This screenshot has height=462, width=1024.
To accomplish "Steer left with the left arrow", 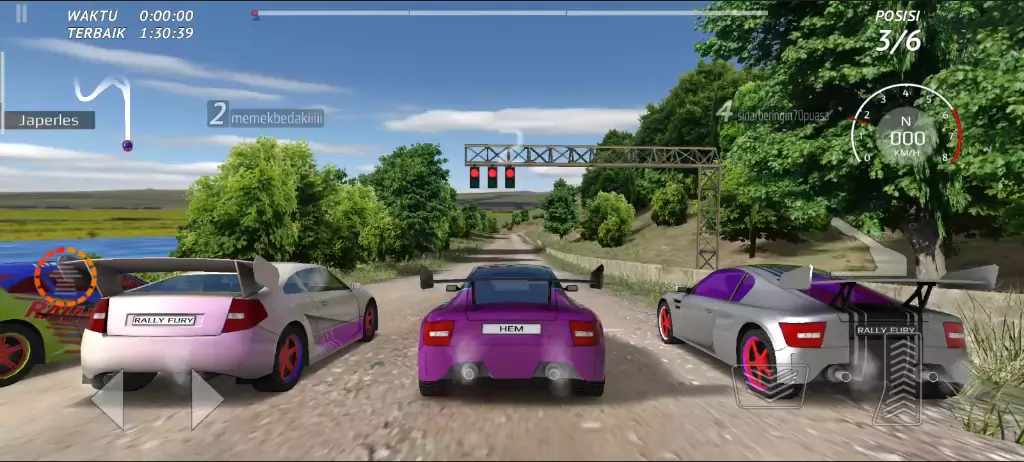I will 108,399.
